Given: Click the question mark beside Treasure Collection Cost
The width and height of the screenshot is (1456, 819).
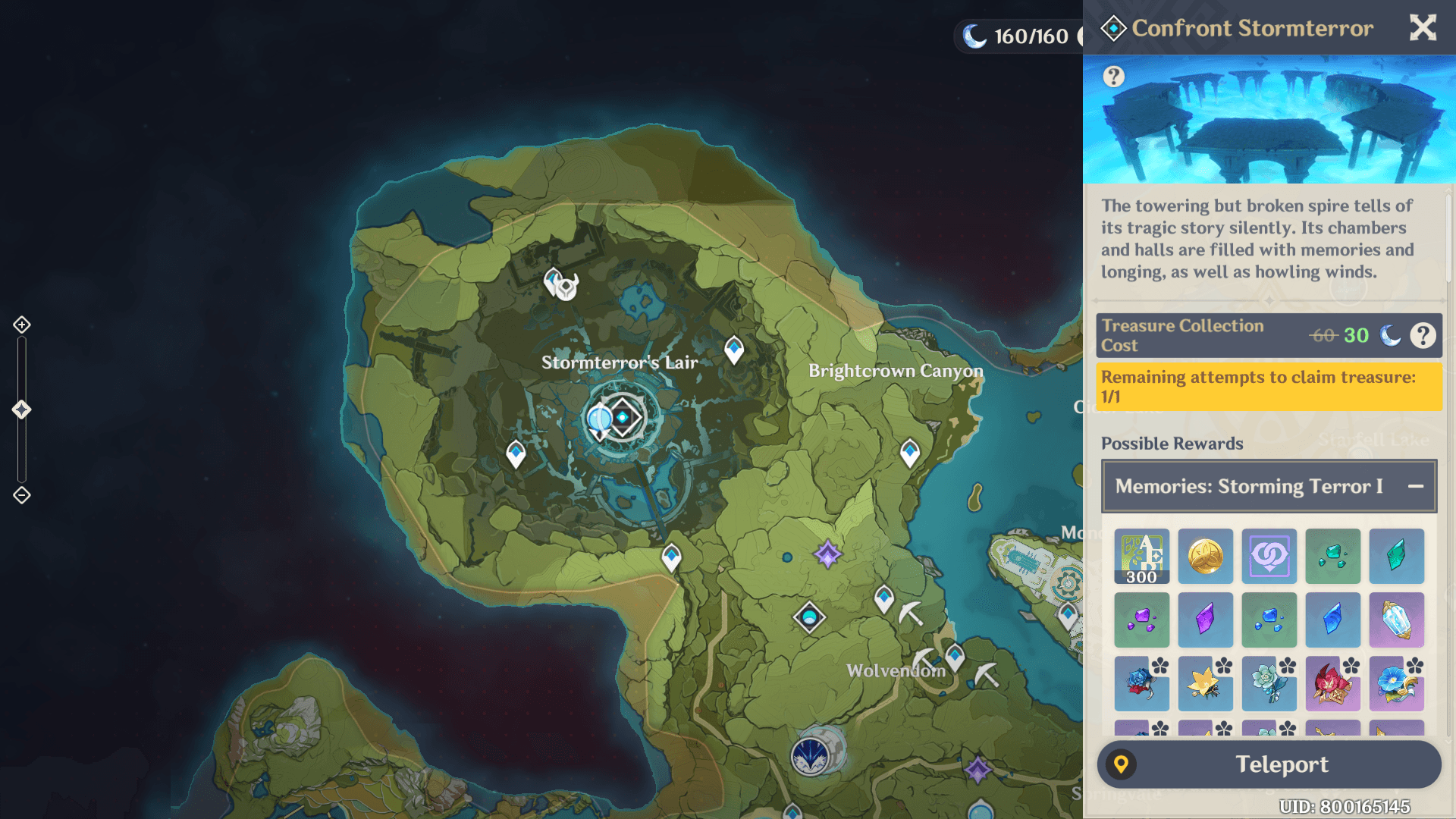Looking at the screenshot, I should [x=1424, y=335].
